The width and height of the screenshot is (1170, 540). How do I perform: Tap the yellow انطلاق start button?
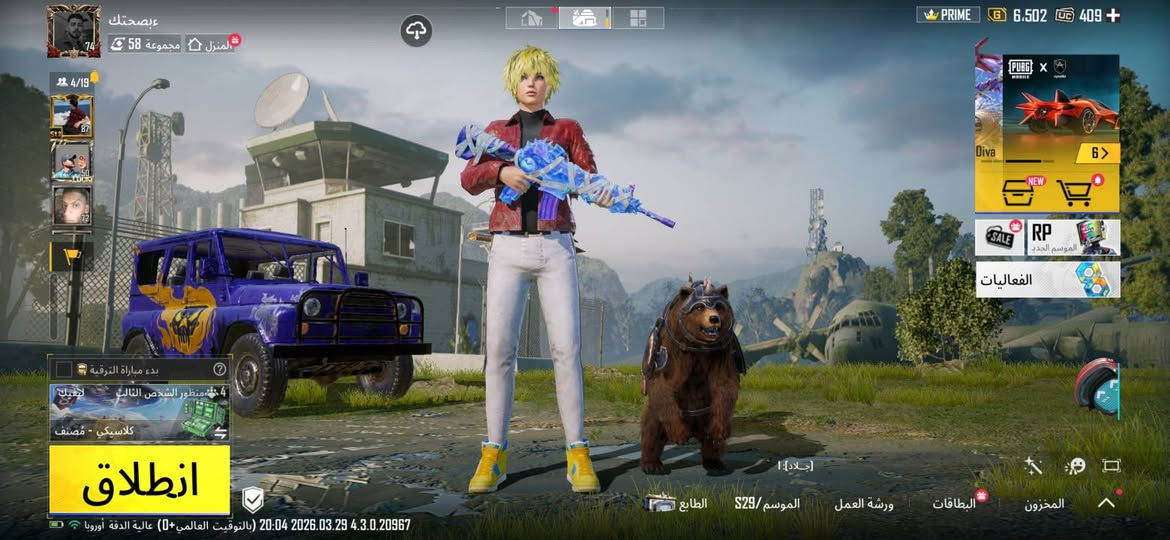click(139, 480)
